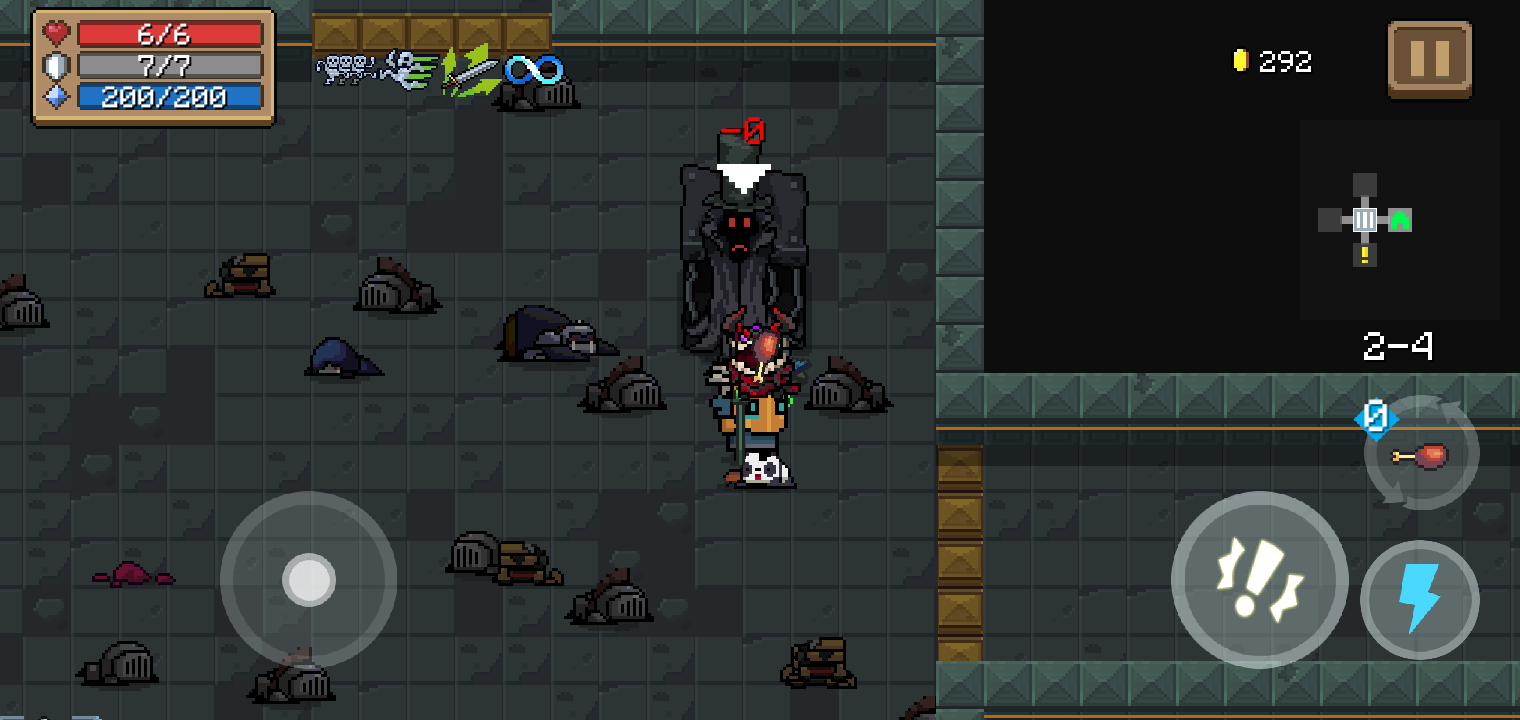Viewport: 1520px width, 720px height.
Task: Tap the yellow exclamation room on the minimap
Action: [1367, 257]
